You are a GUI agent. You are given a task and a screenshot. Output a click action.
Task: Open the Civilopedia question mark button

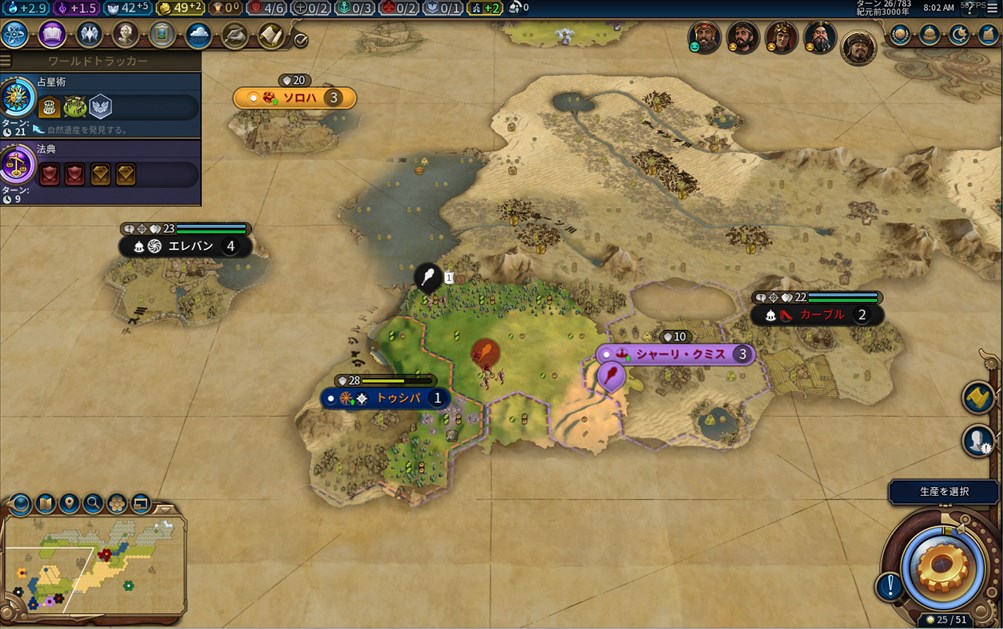click(967, 10)
